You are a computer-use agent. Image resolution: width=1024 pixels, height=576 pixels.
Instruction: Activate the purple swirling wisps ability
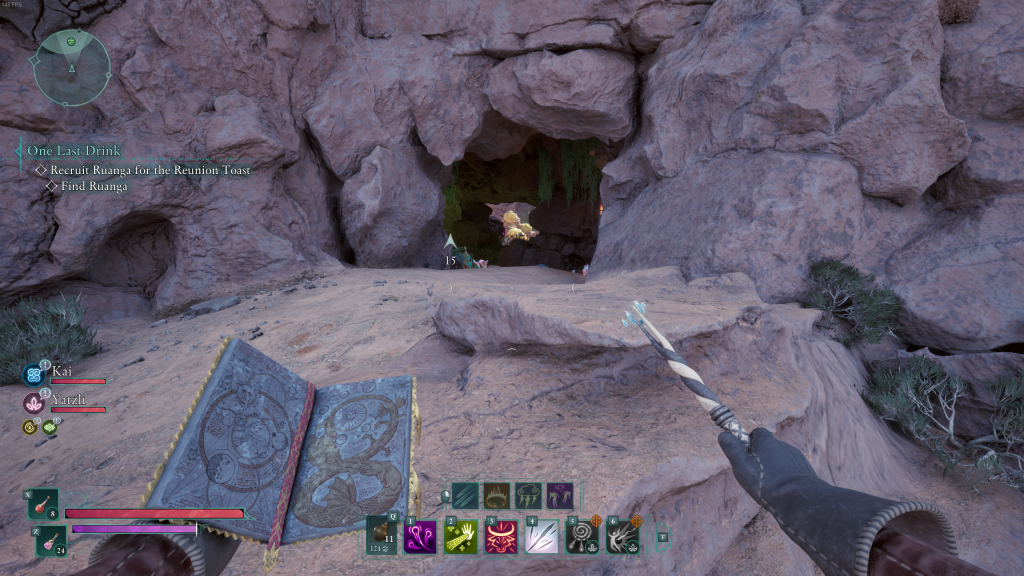pyautogui.click(x=418, y=537)
